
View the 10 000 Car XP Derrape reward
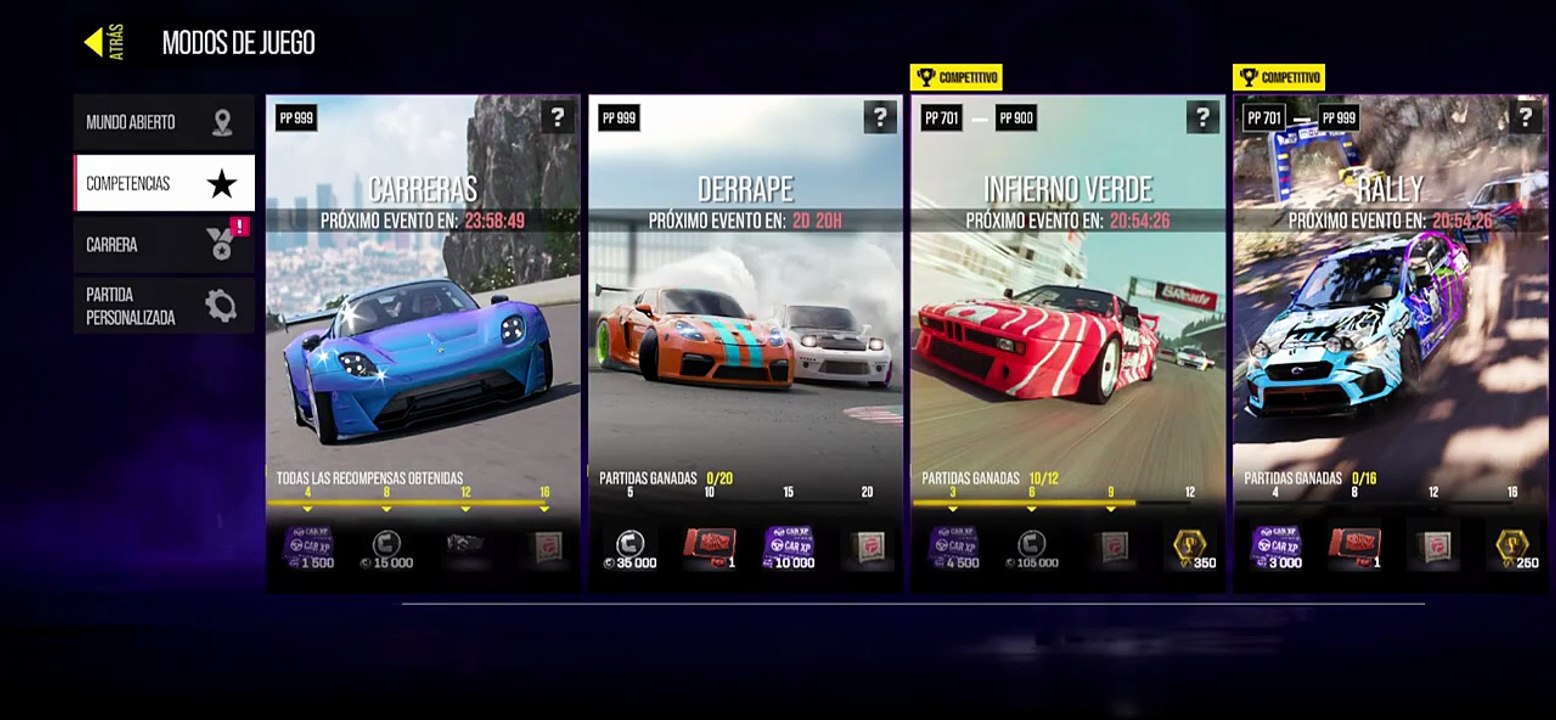pyautogui.click(x=789, y=548)
